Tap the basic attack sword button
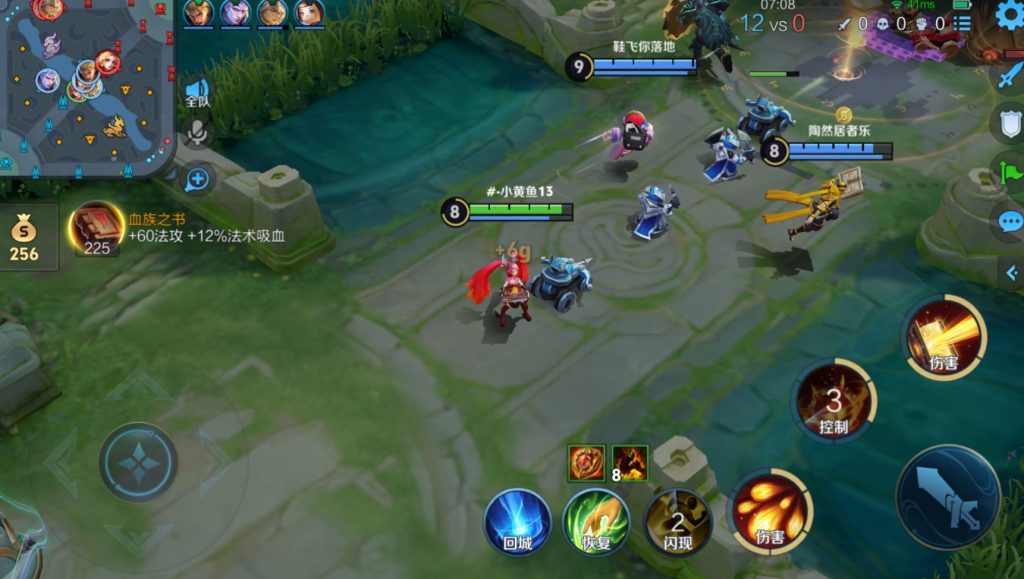 coord(947,497)
